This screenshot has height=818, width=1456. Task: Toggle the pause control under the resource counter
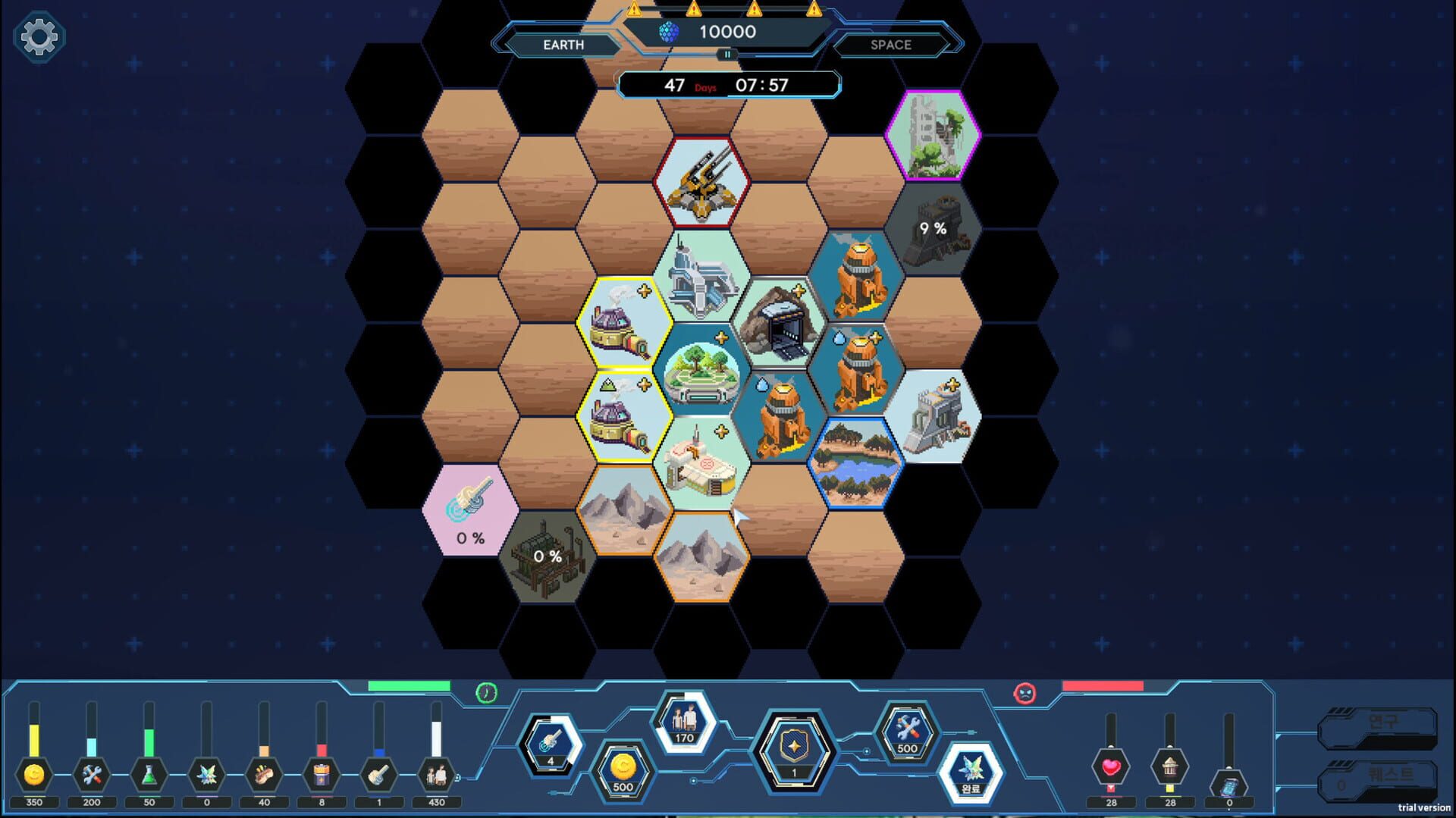726,54
